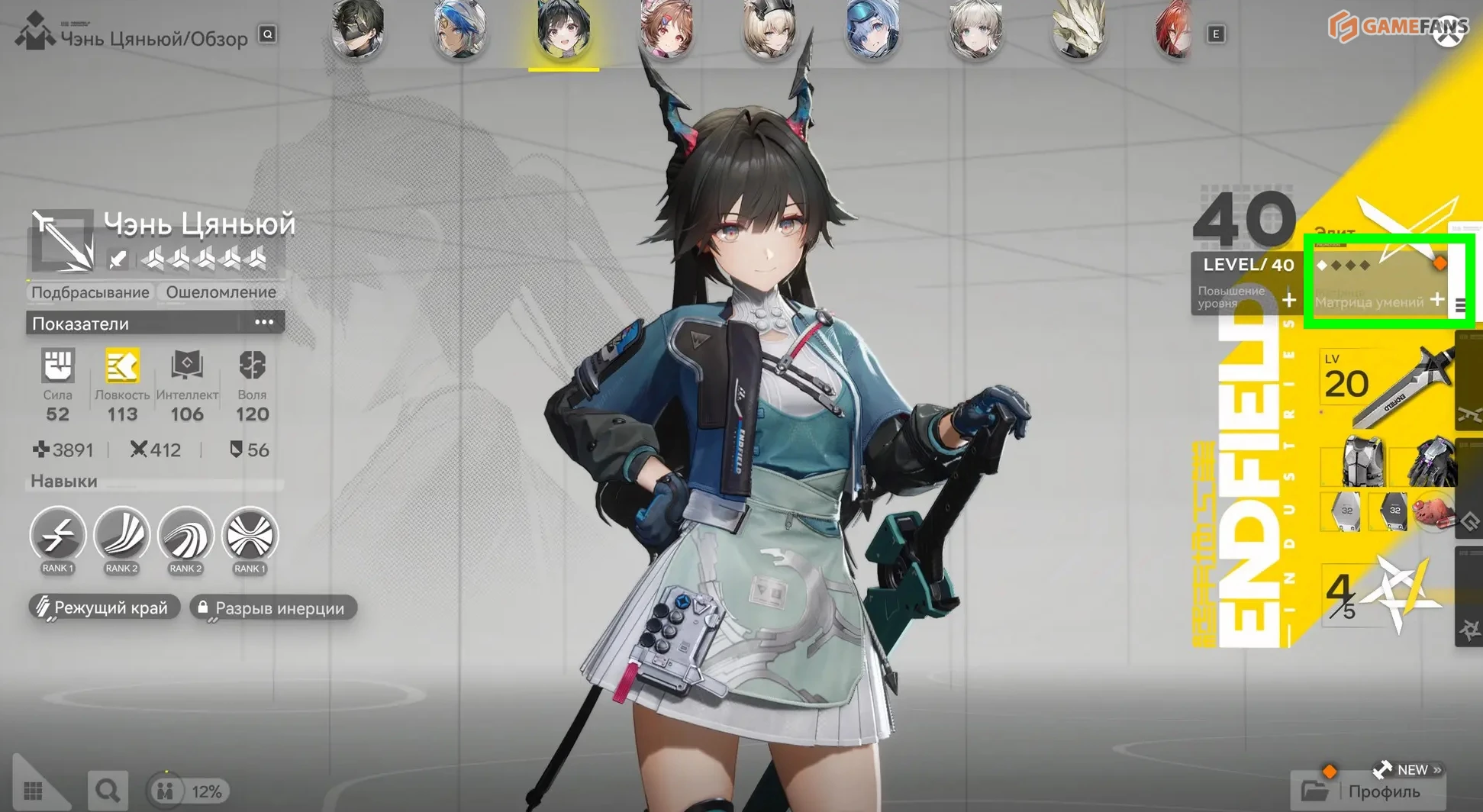Click the Ошеломление tag
This screenshot has width=1483, height=812.
(221, 292)
